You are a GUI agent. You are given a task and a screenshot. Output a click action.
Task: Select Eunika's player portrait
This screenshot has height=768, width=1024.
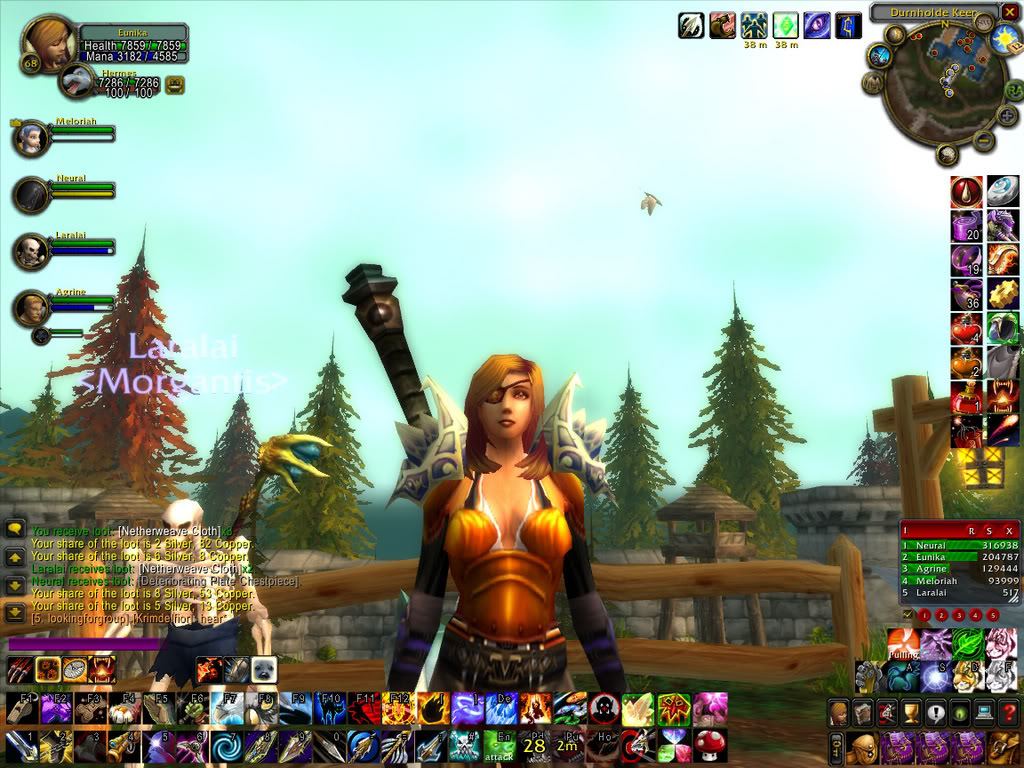pyautogui.click(x=48, y=43)
